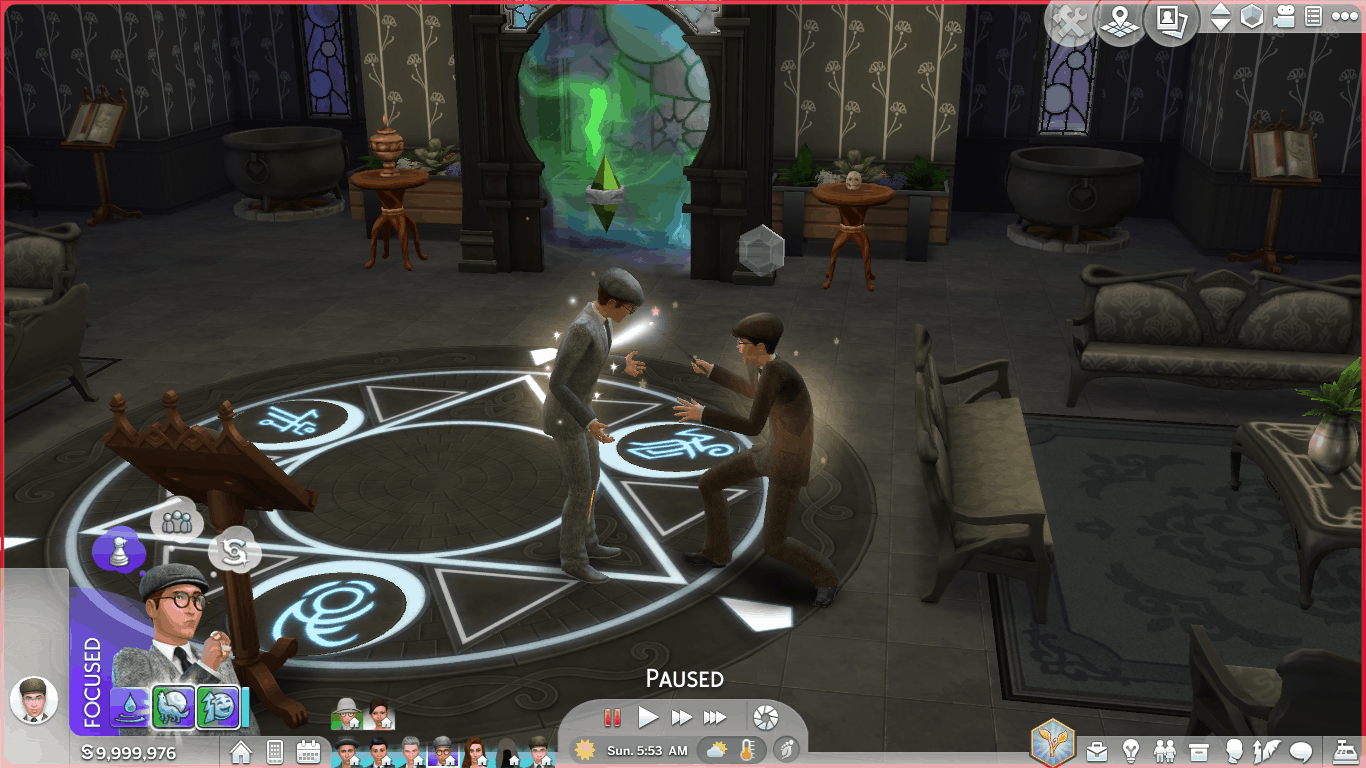Open the Gallery photos icon
Viewport: 1366px width, 768px height.
point(1171,21)
